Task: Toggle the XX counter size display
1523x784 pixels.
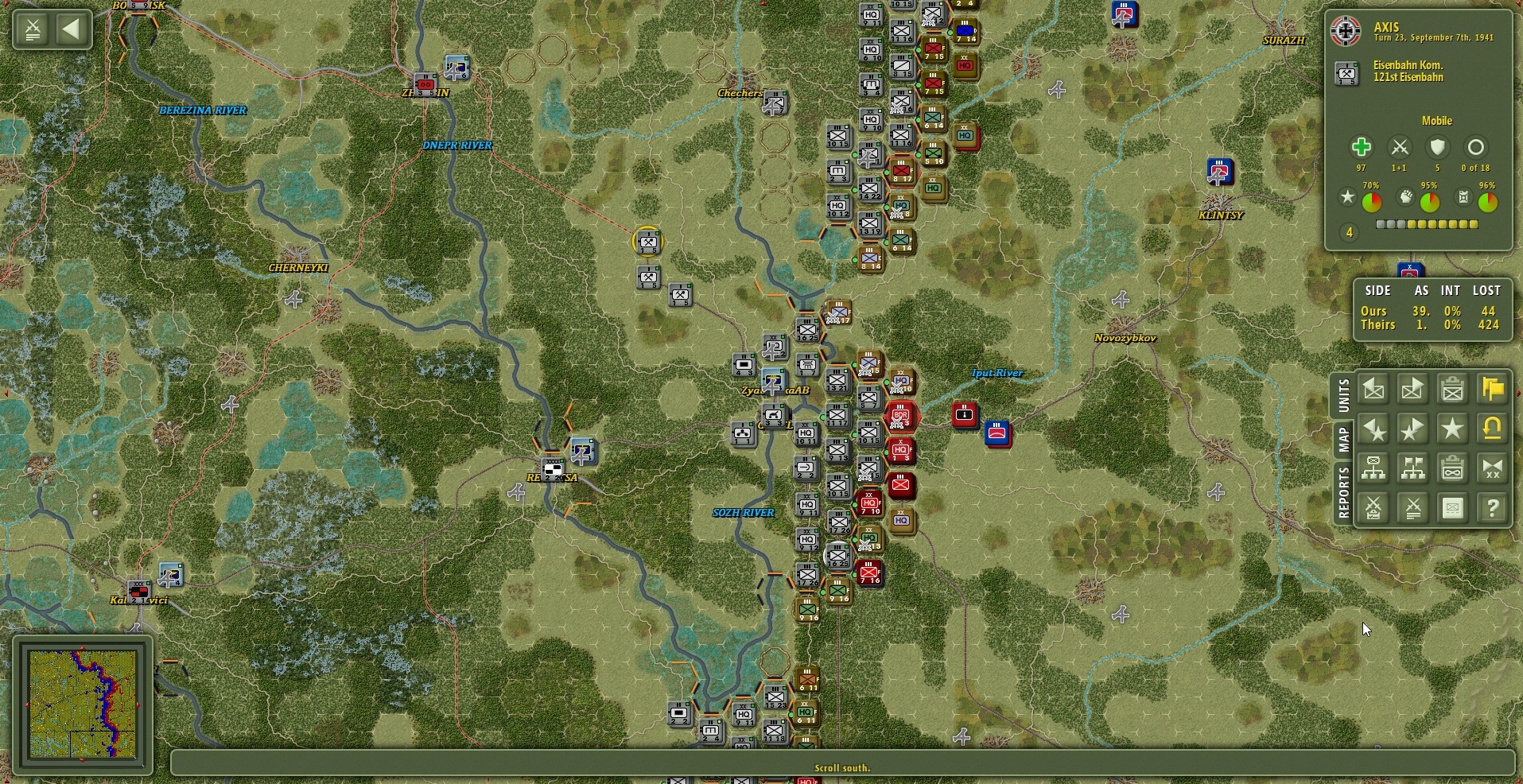Action: pyautogui.click(x=1493, y=468)
